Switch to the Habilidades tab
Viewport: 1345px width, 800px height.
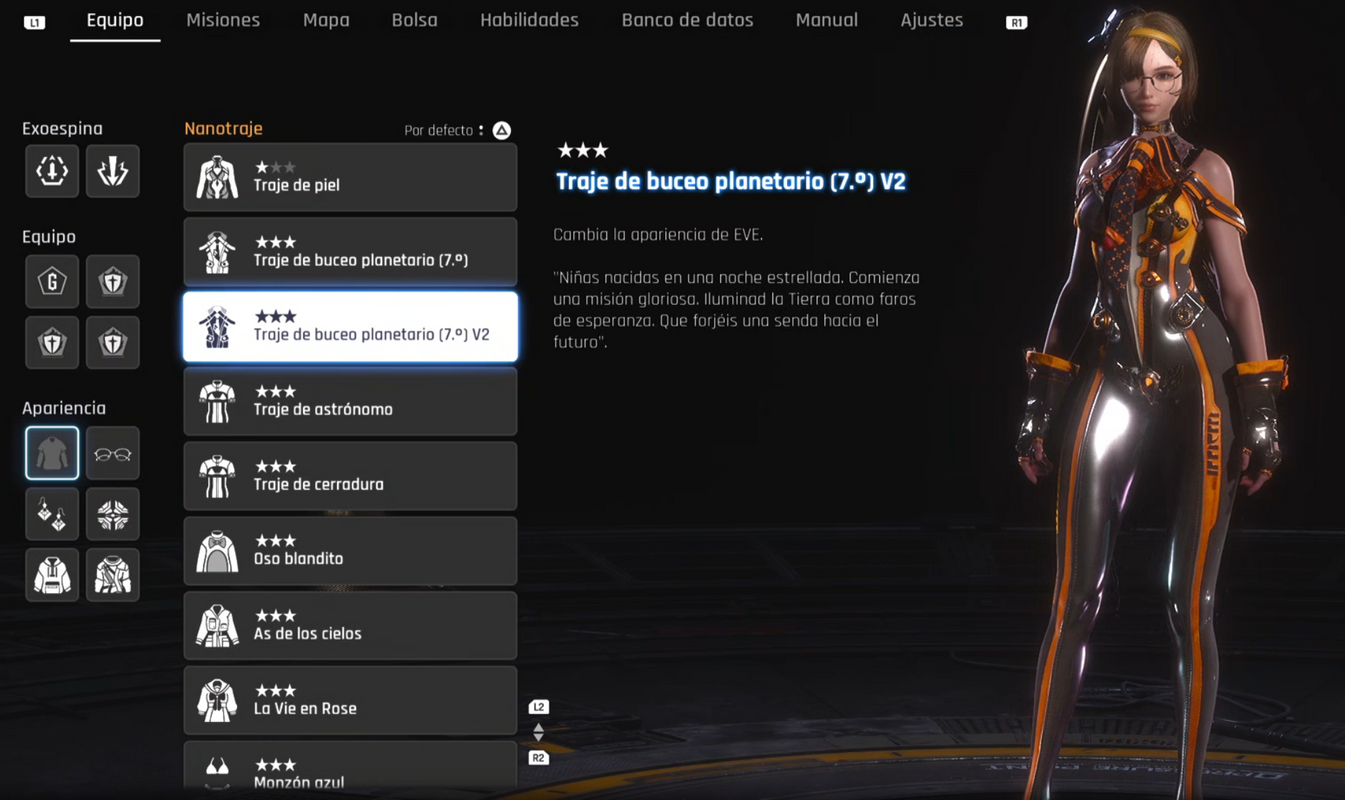(x=529, y=19)
